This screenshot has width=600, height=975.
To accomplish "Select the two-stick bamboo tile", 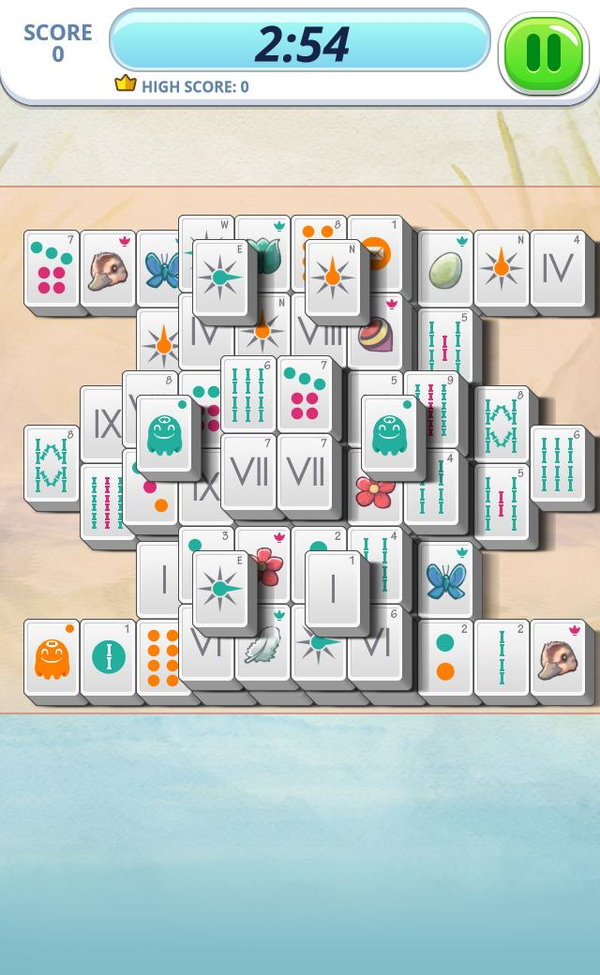I will click(501, 658).
